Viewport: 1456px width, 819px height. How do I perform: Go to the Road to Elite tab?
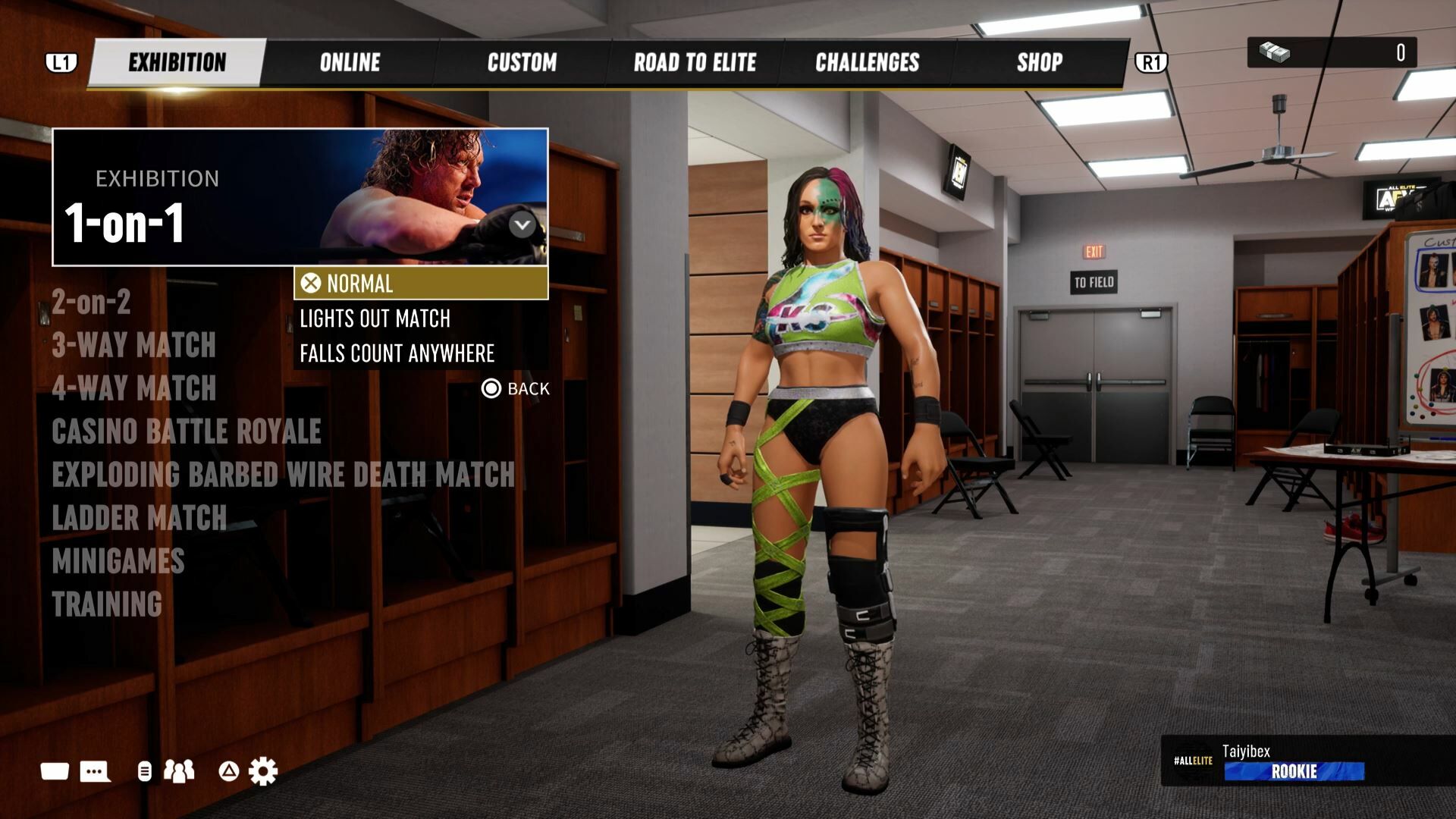pyautogui.click(x=695, y=62)
